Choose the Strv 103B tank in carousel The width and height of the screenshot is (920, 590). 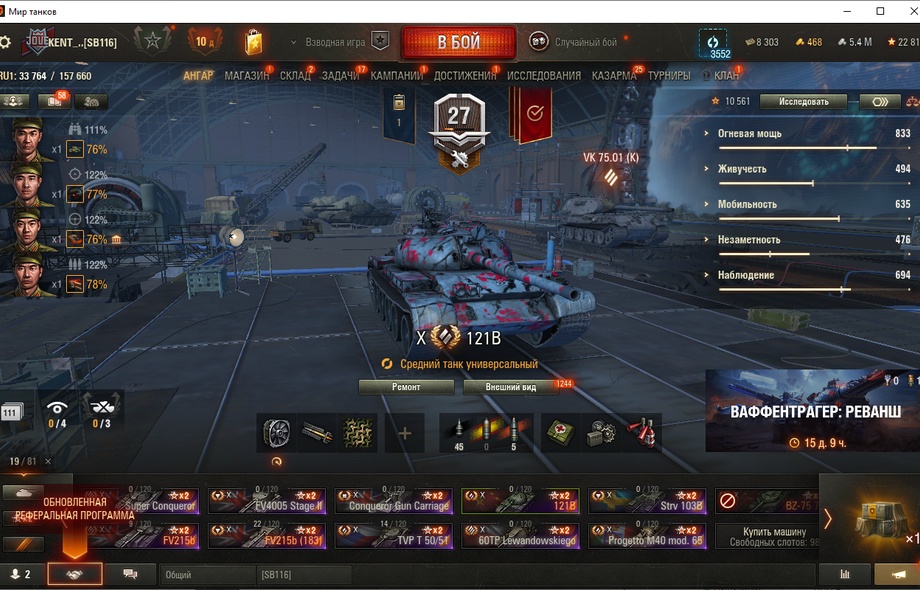(646, 501)
